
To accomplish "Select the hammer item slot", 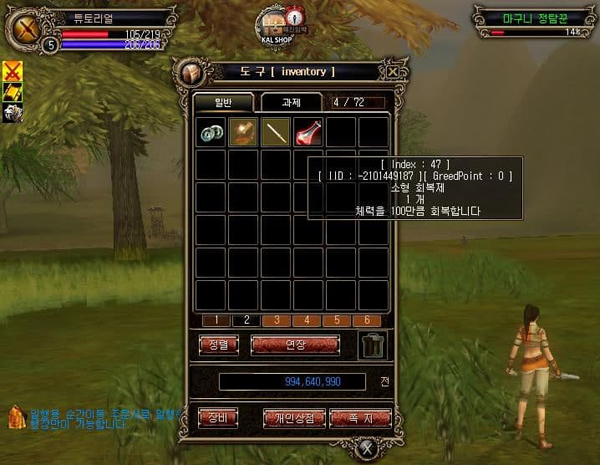I will (x=243, y=133).
